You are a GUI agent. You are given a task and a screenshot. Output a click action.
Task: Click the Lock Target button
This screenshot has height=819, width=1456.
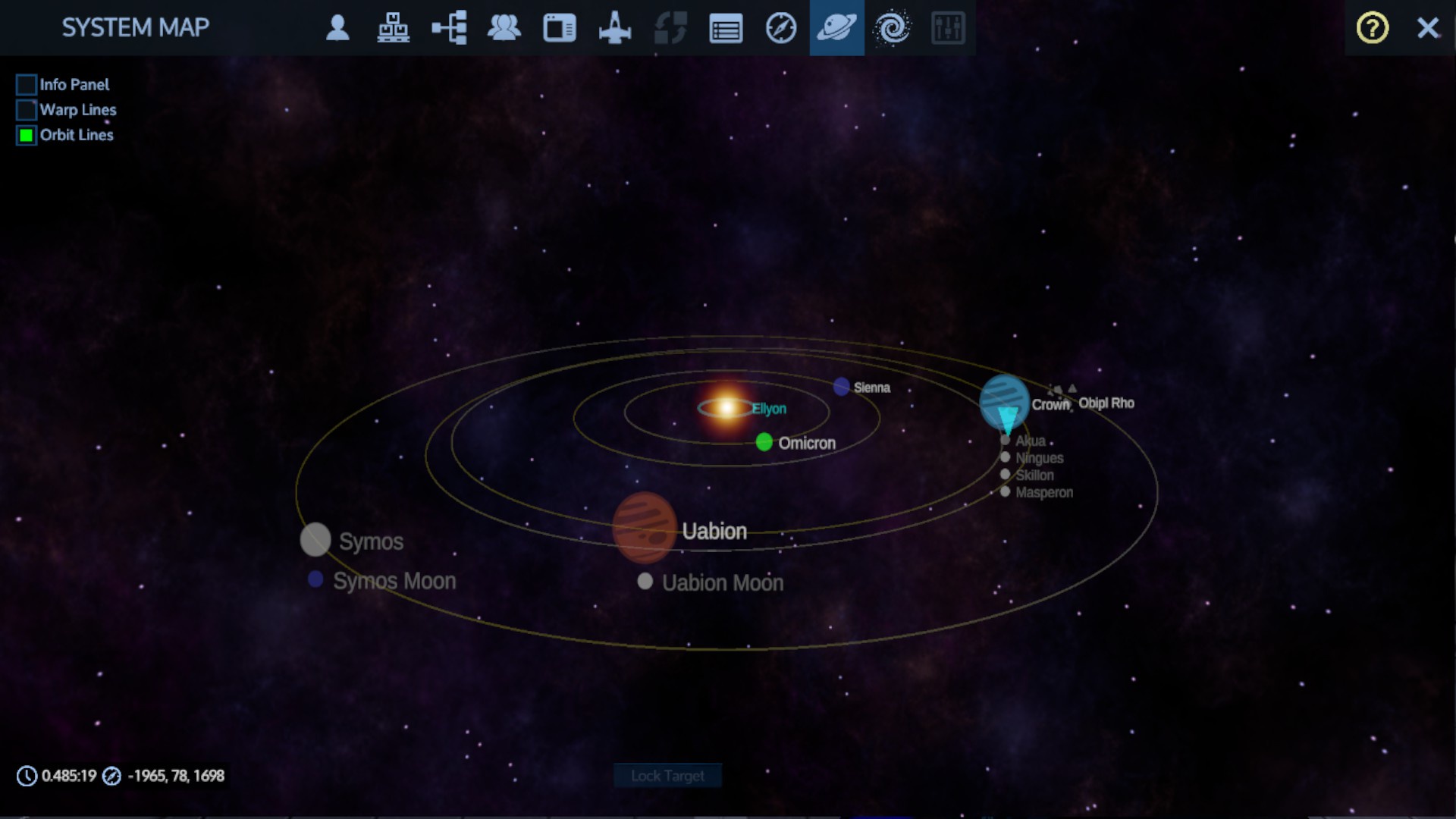coord(667,776)
